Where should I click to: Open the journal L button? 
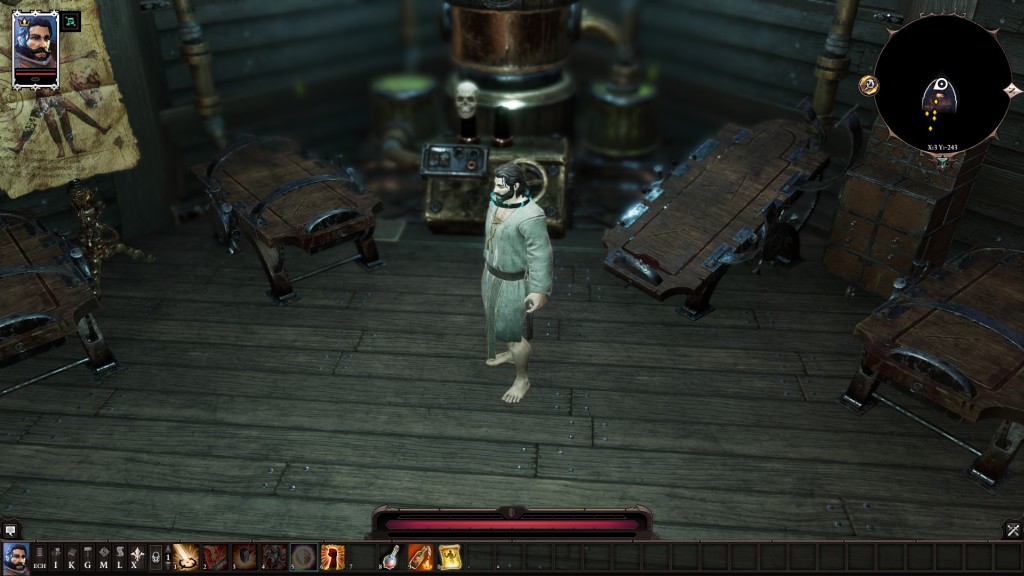point(119,558)
